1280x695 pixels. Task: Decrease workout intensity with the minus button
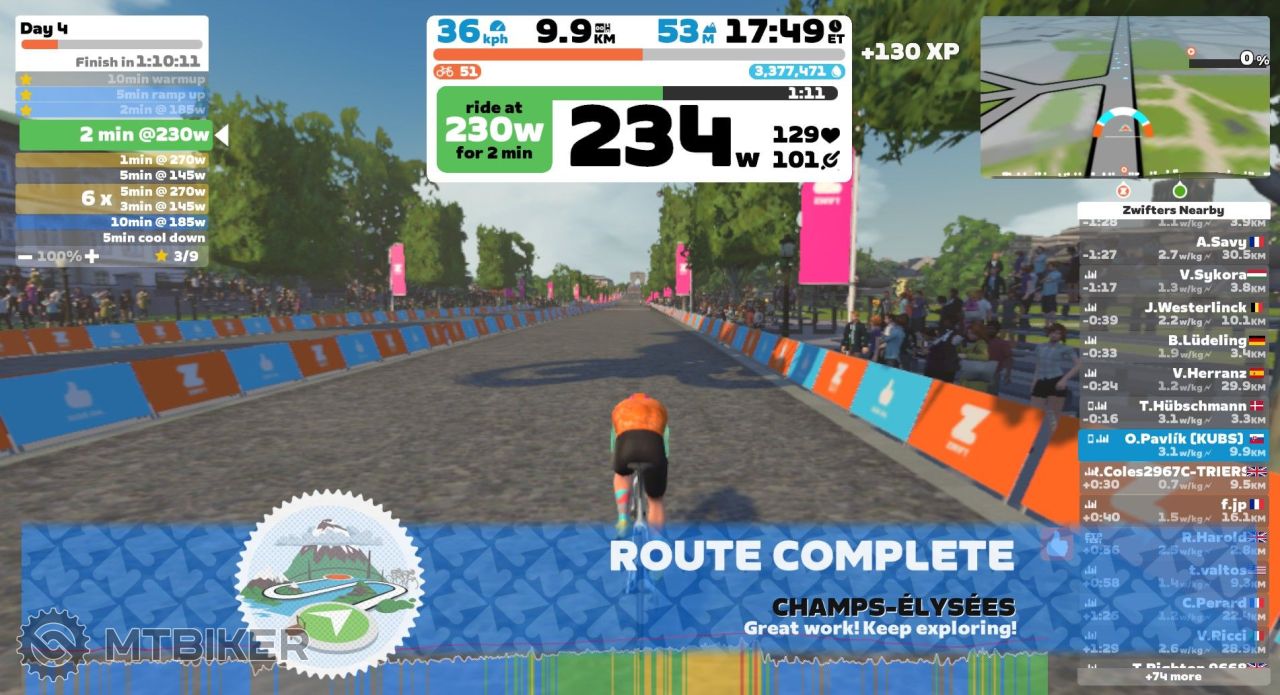click(x=25, y=256)
